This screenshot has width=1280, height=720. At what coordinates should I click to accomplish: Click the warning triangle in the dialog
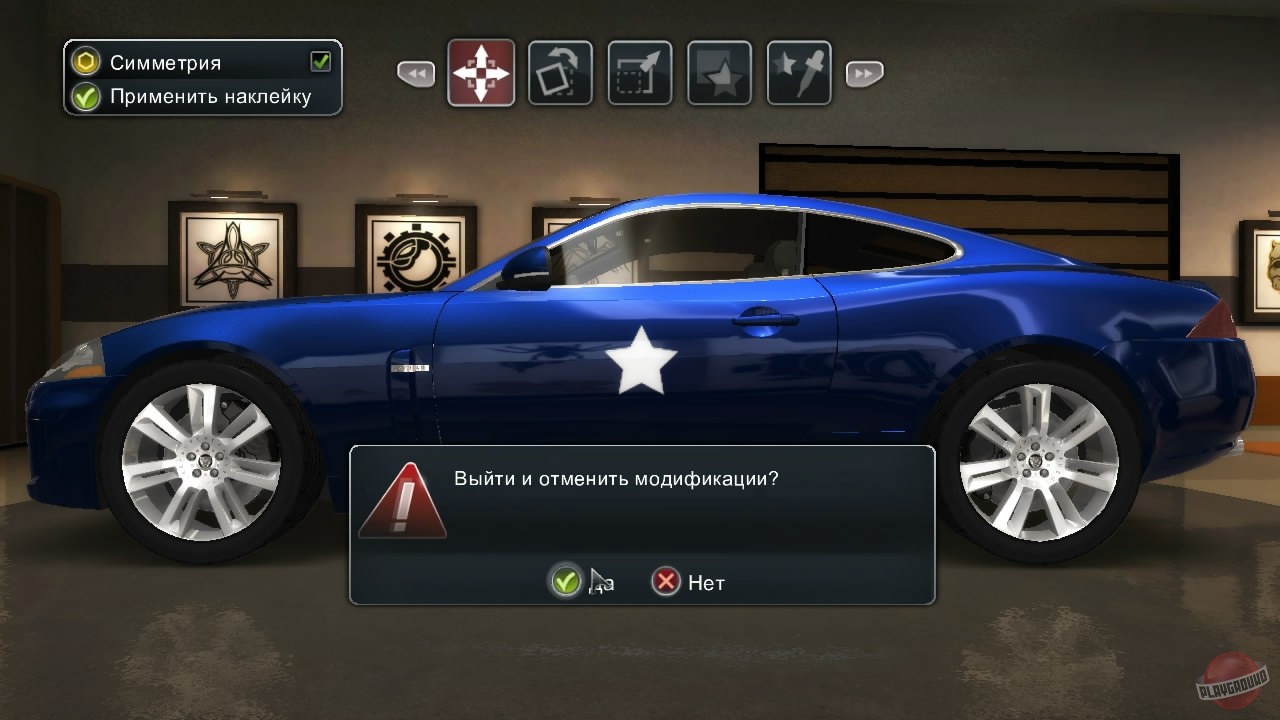pos(402,498)
